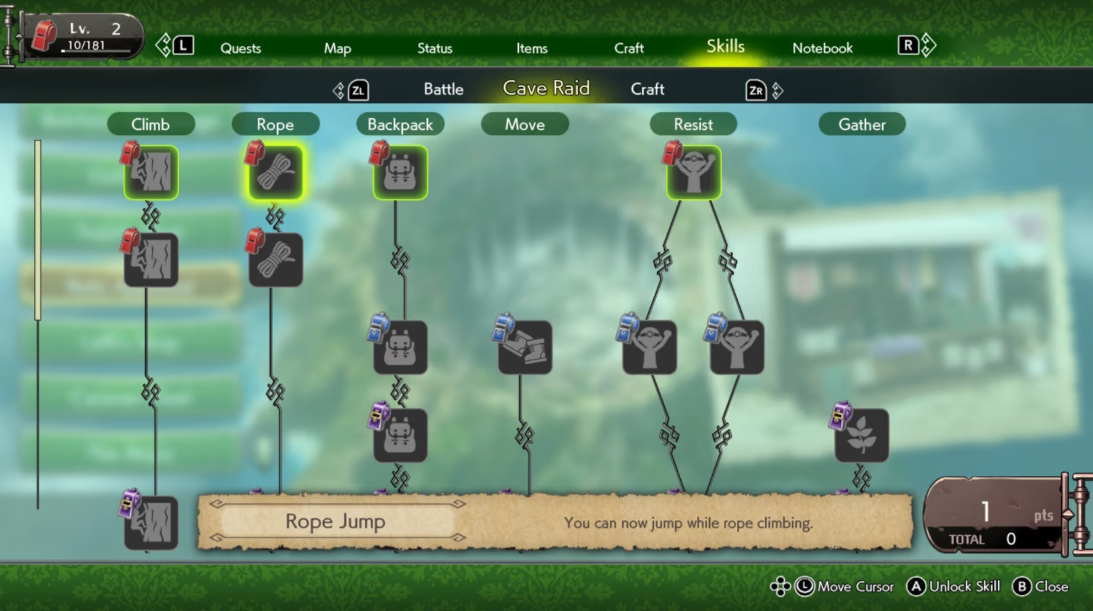This screenshot has width=1093, height=611.
Task: Select the highlighted Rope Jump skill icon
Action: pyautogui.click(x=275, y=173)
